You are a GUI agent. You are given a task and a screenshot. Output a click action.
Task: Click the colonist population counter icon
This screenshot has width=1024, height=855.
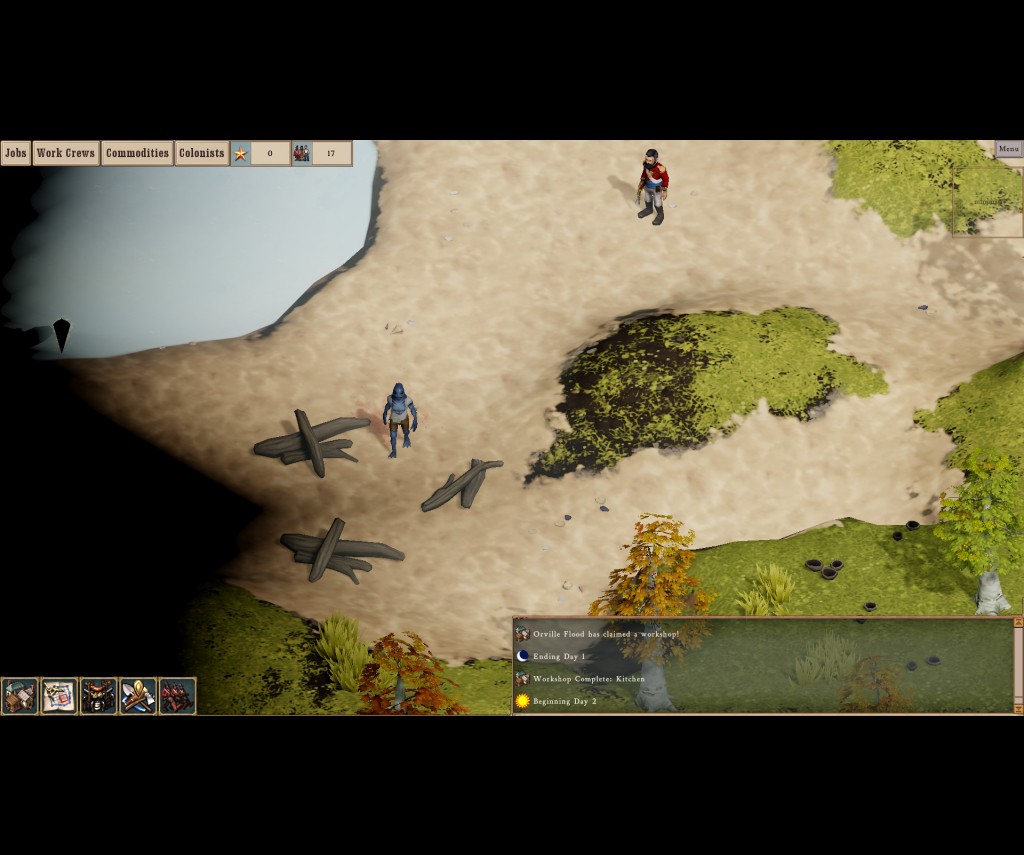[x=302, y=153]
